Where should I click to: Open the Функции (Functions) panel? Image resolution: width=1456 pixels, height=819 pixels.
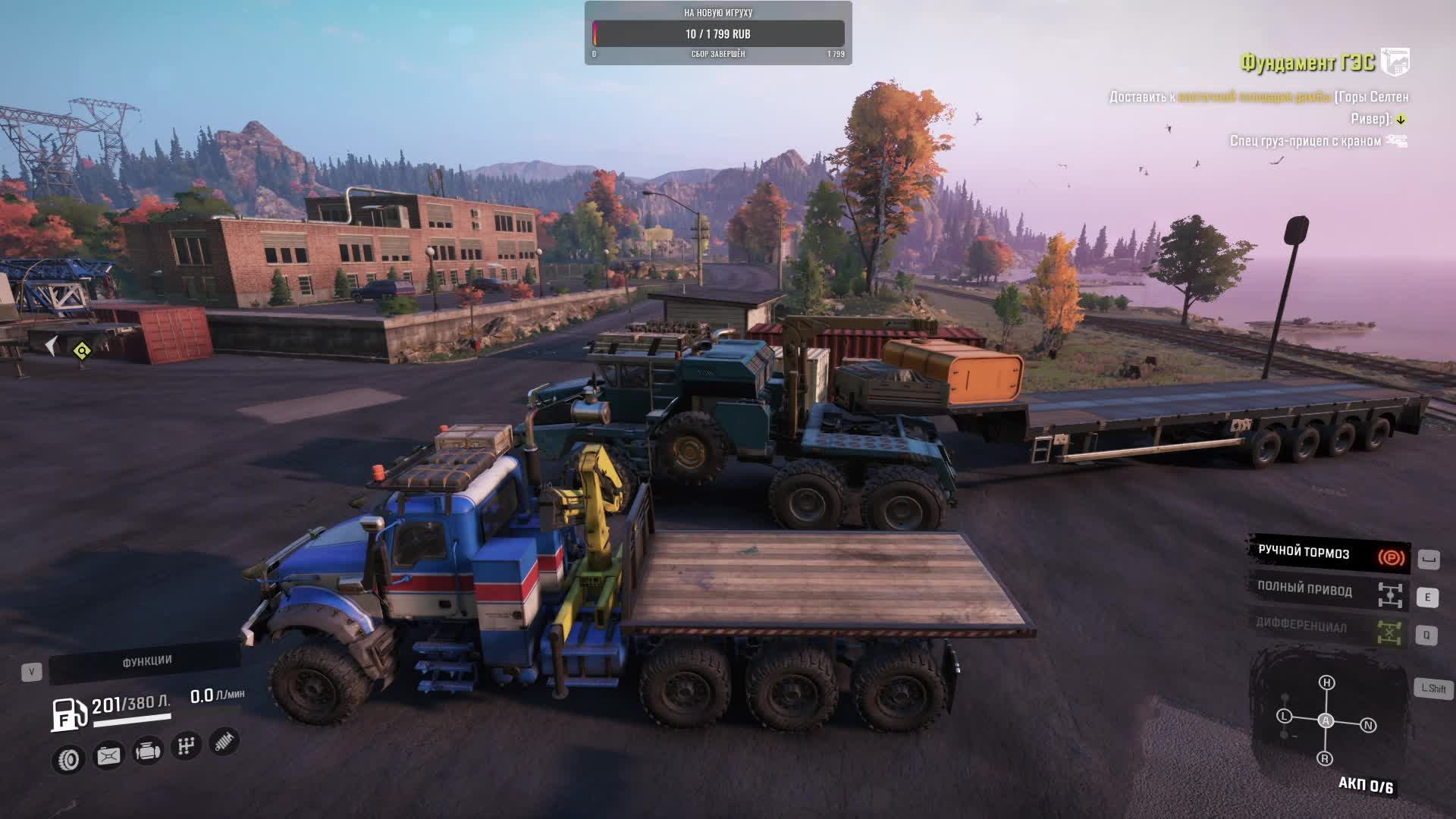(146, 662)
